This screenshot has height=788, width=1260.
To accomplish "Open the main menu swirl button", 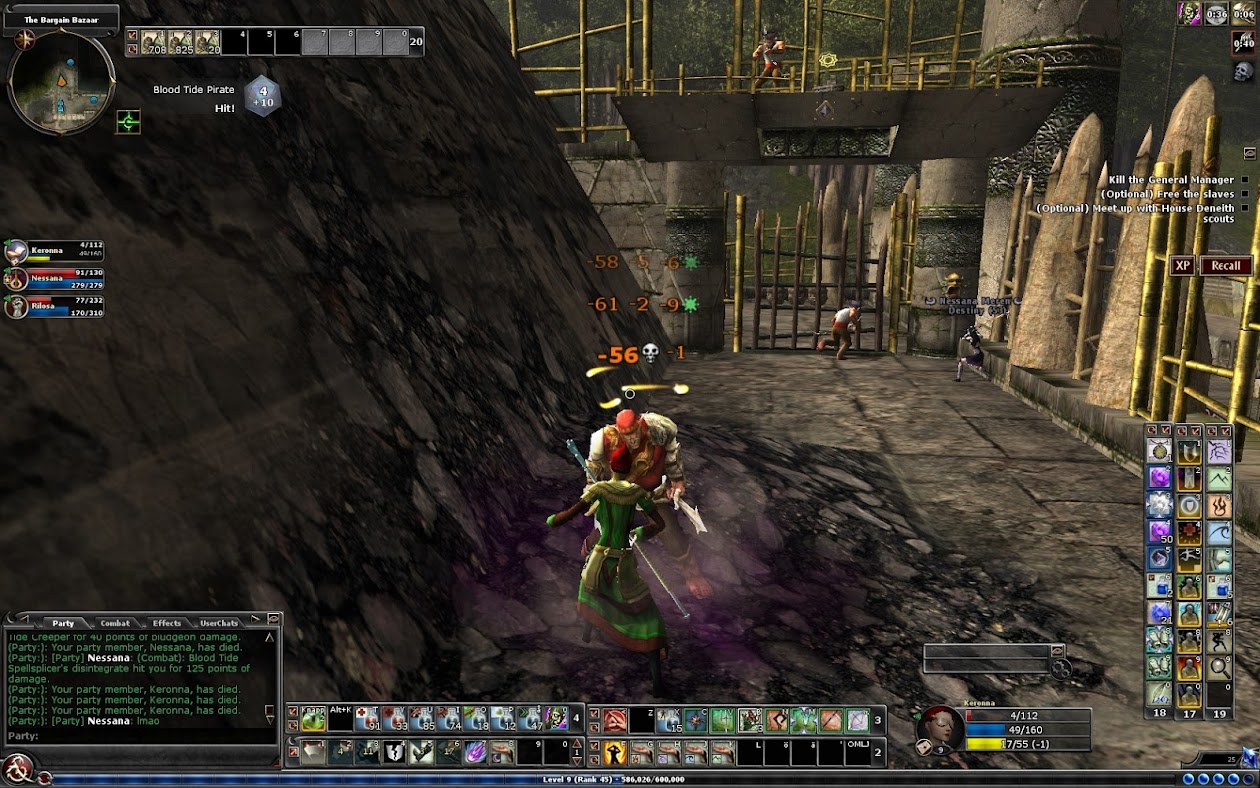I will tap(17, 768).
